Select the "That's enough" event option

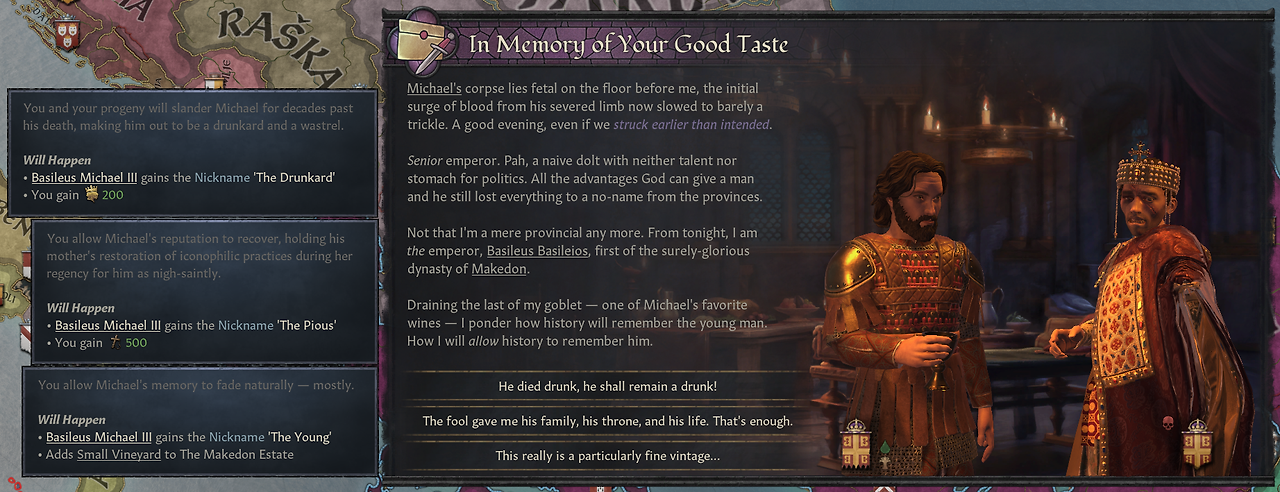pos(607,421)
